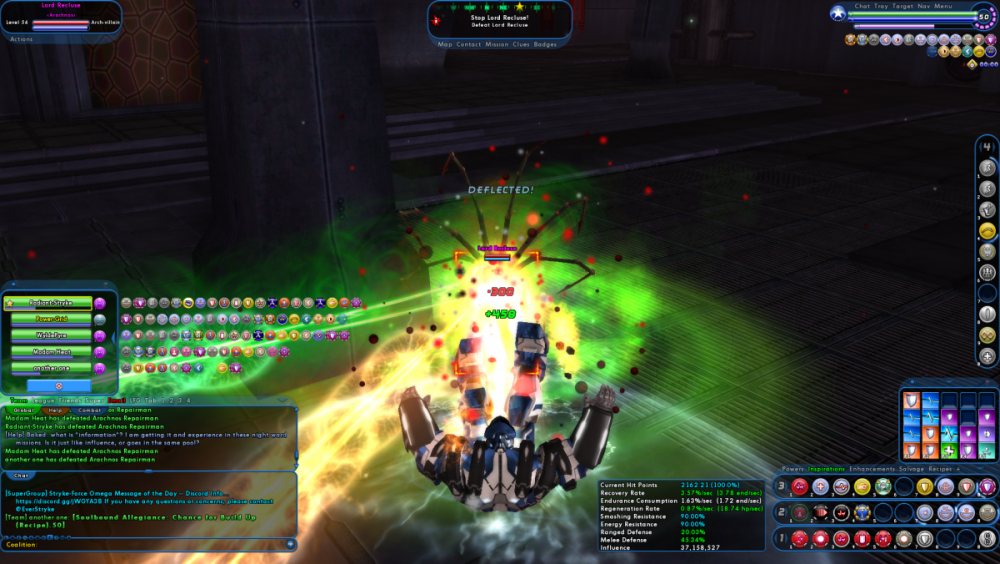Select teammate Radiant-Stryke in team list
The width and height of the screenshot is (1000, 564).
(x=49, y=303)
